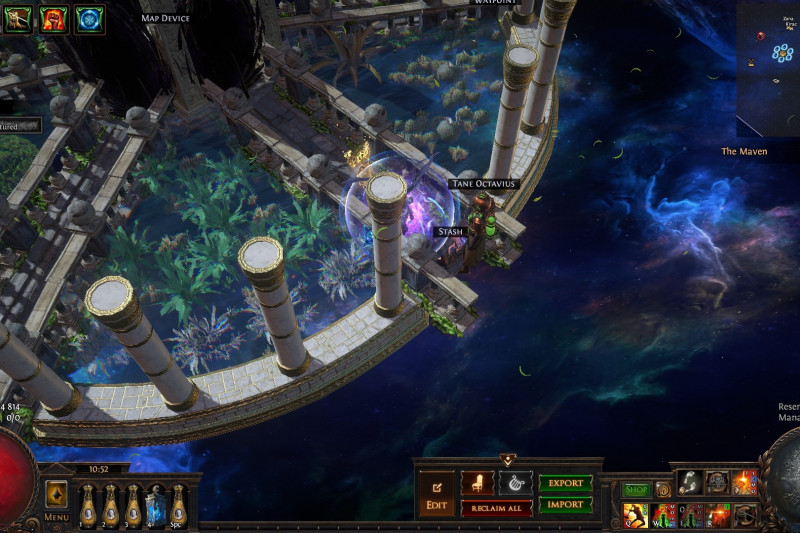Viewport: 800px width, 533px height.
Task: Click the swordsman buff icon
Action: pyautogui.click(x=17, y=19)
